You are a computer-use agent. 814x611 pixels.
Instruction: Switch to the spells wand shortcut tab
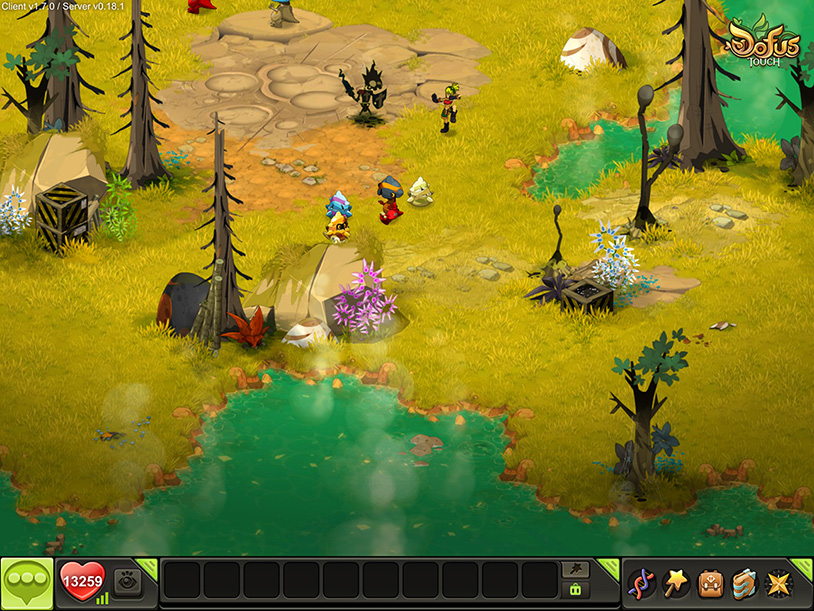(575, 570)
